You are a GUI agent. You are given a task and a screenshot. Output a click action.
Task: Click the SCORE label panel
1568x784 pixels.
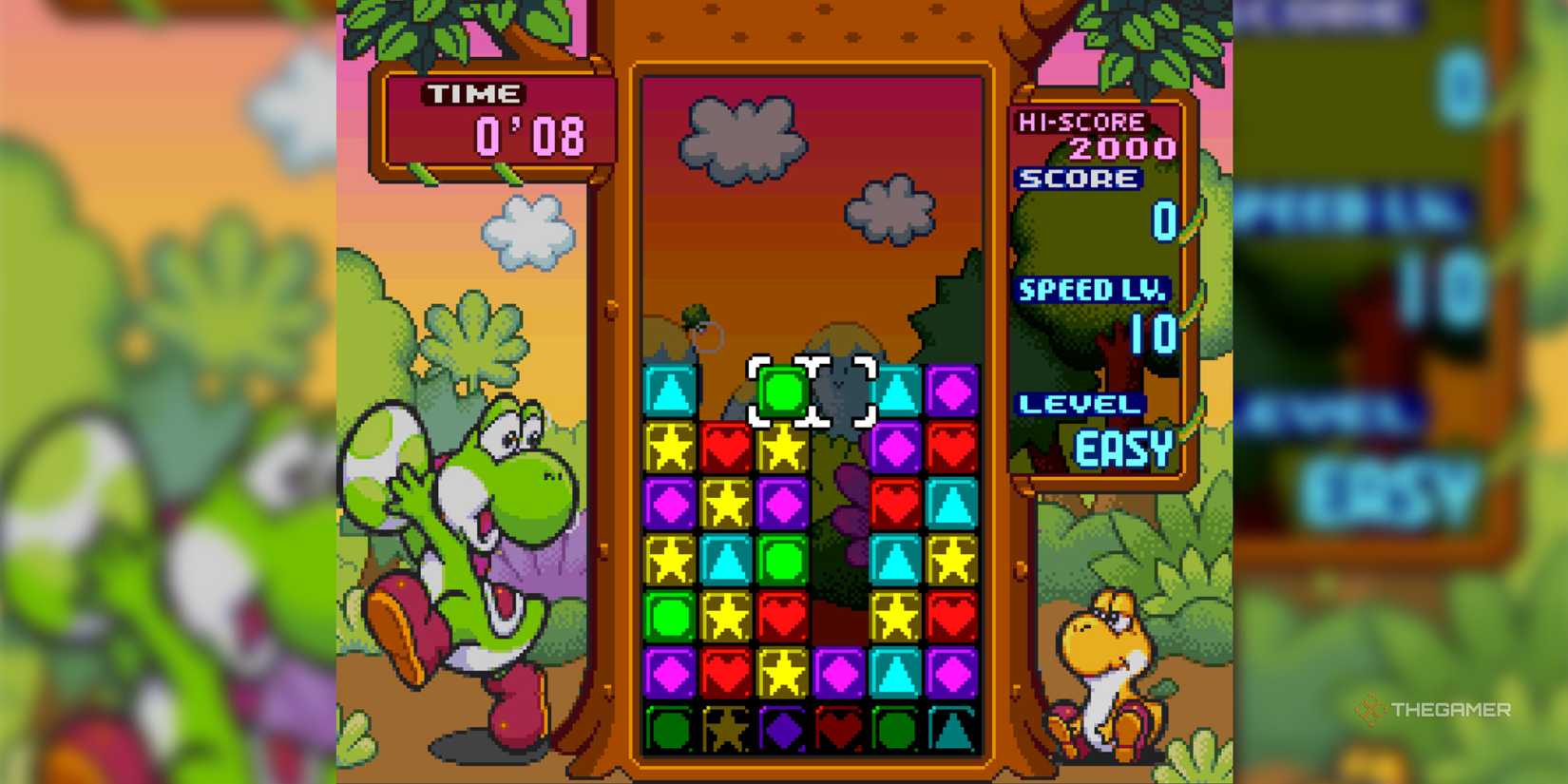pos(1079,179)
